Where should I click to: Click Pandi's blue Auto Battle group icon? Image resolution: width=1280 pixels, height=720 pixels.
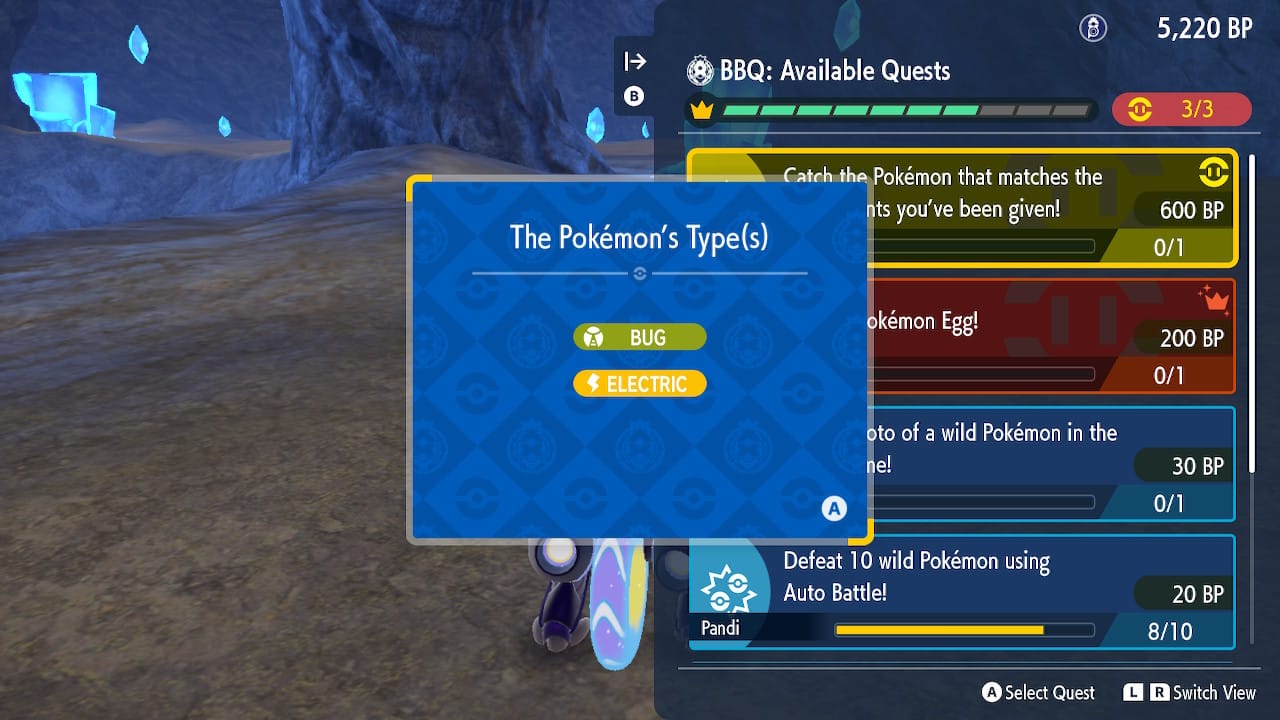tap(729, 589)
